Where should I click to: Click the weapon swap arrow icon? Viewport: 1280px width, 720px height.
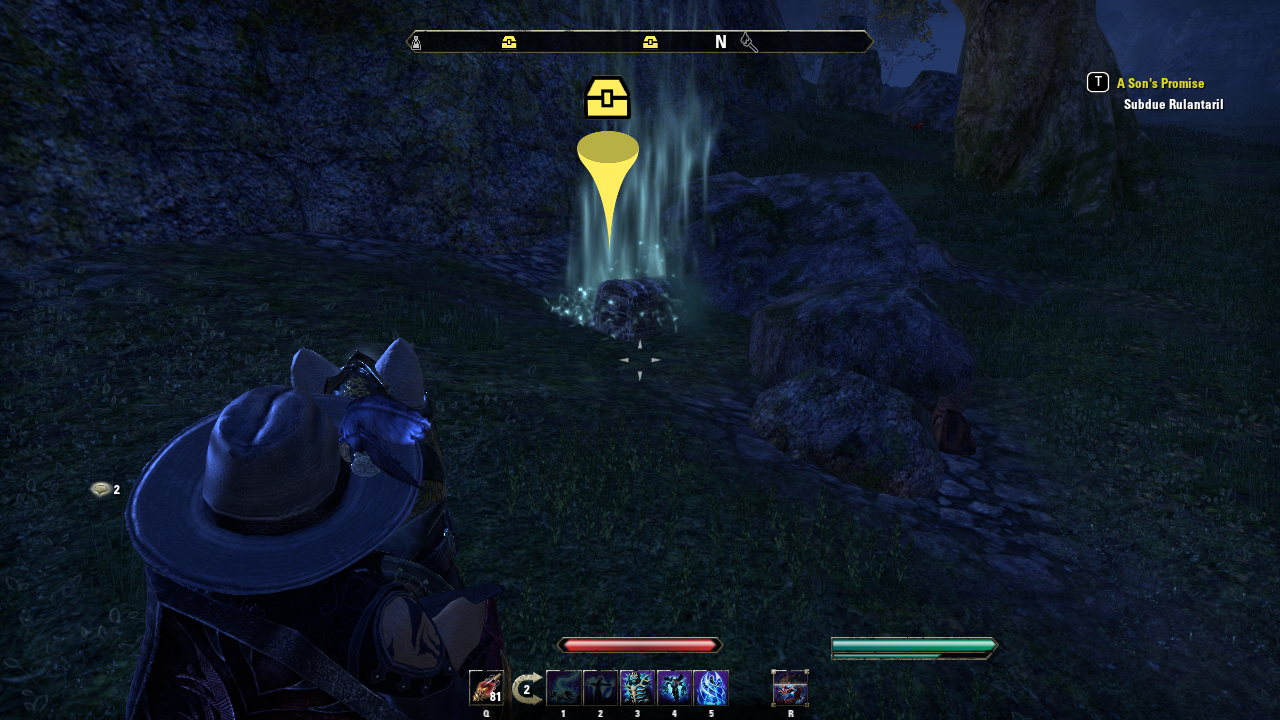click(527, 689)
